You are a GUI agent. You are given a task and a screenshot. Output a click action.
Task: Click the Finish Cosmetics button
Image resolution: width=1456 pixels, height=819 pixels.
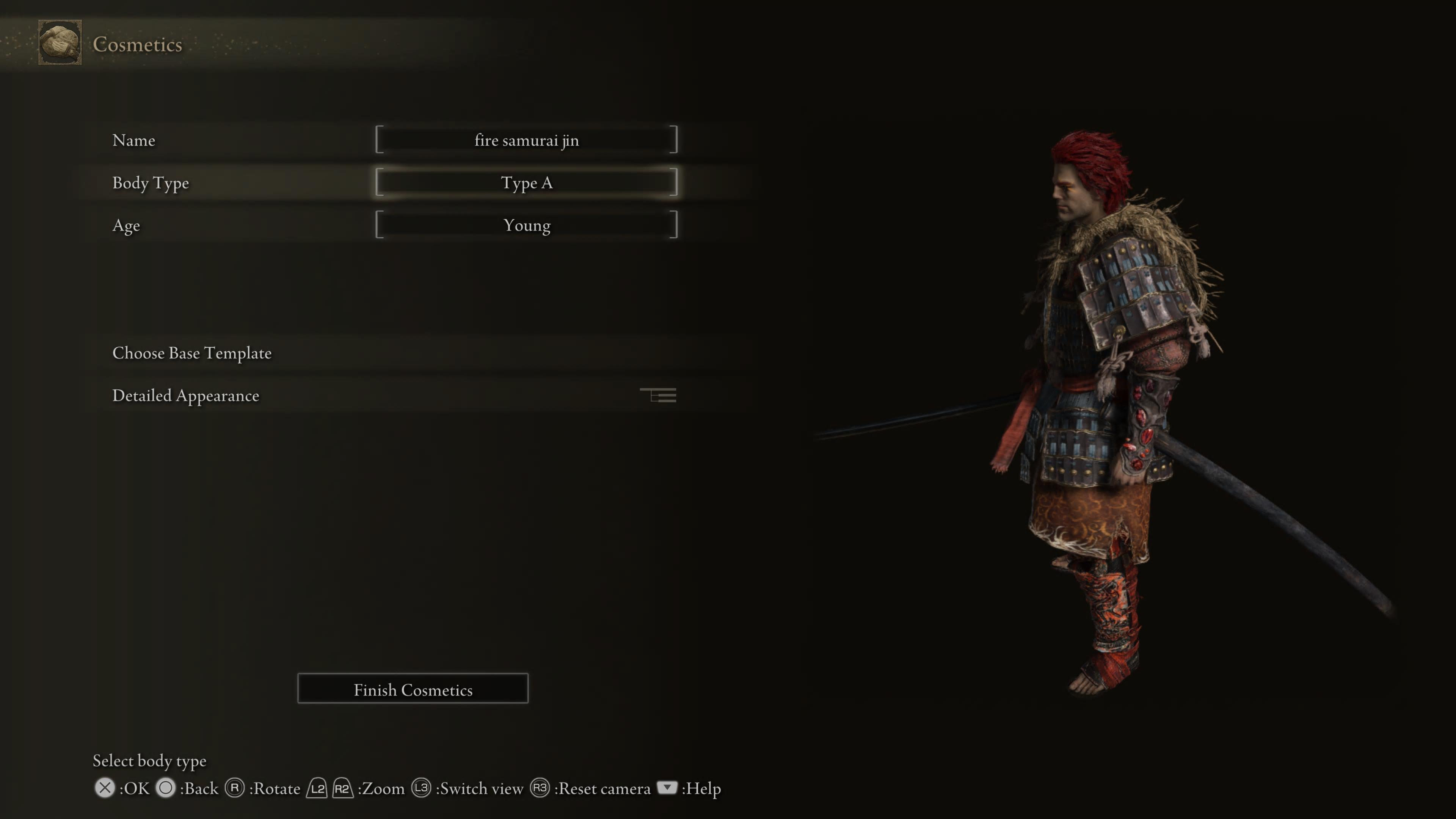(x=413, y=689)
